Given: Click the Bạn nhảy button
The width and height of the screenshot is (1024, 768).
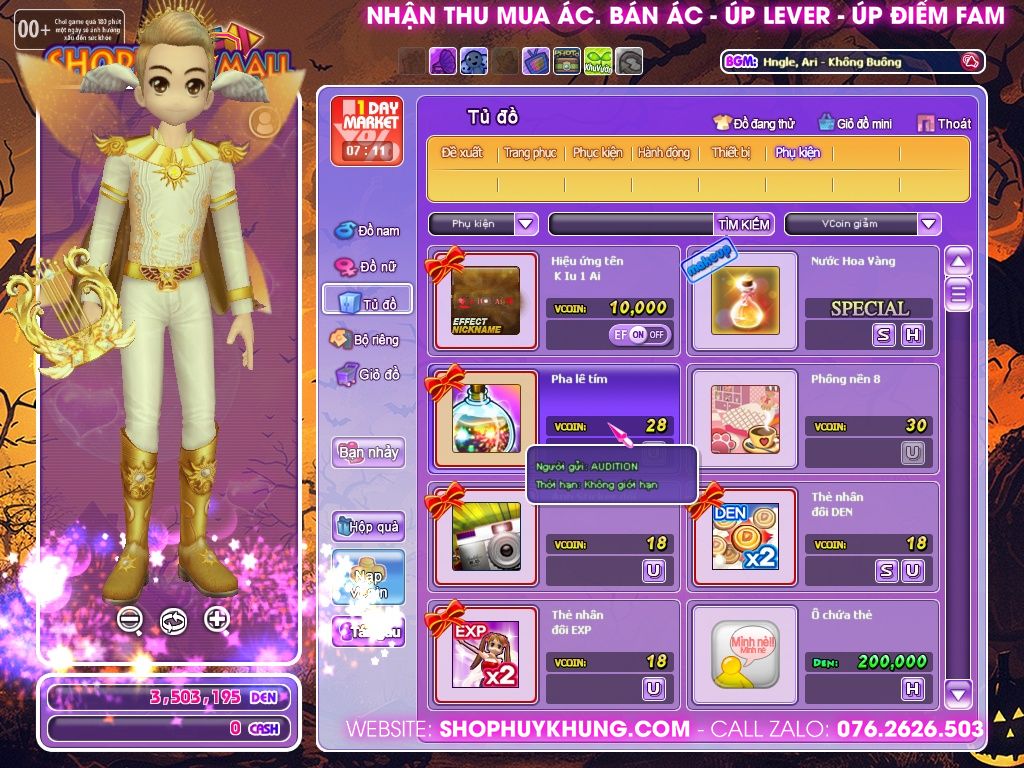Looking at the screenshot, I should [368, 452].
